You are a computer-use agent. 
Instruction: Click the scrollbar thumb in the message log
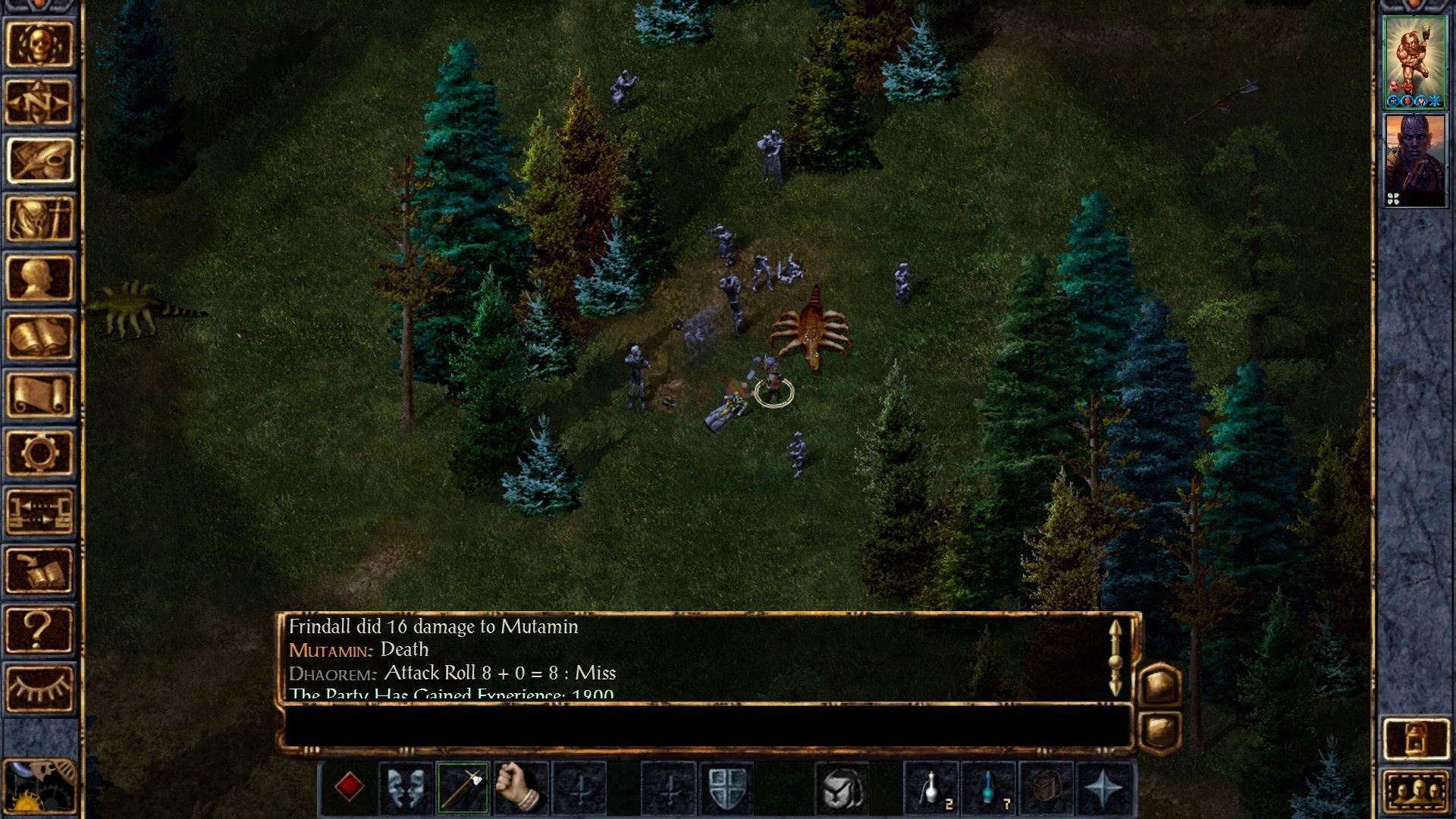1115,661
